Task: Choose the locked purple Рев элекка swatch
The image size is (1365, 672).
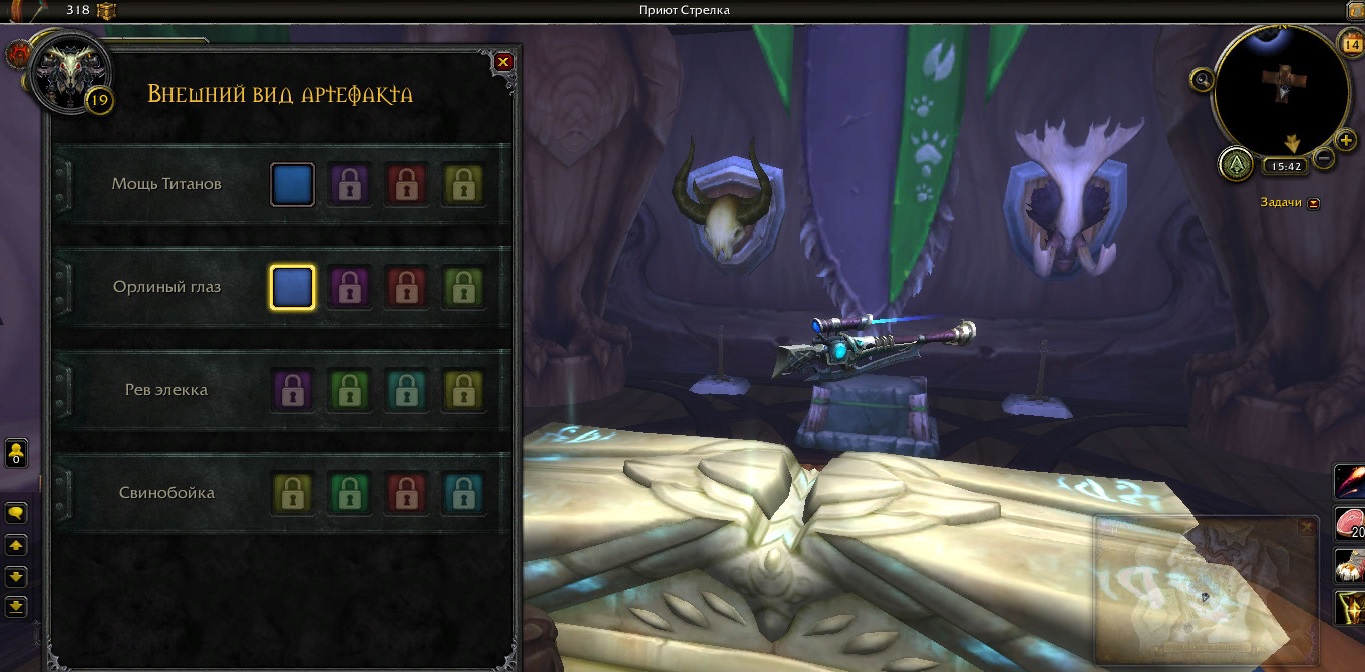Action: click(293, 390)
